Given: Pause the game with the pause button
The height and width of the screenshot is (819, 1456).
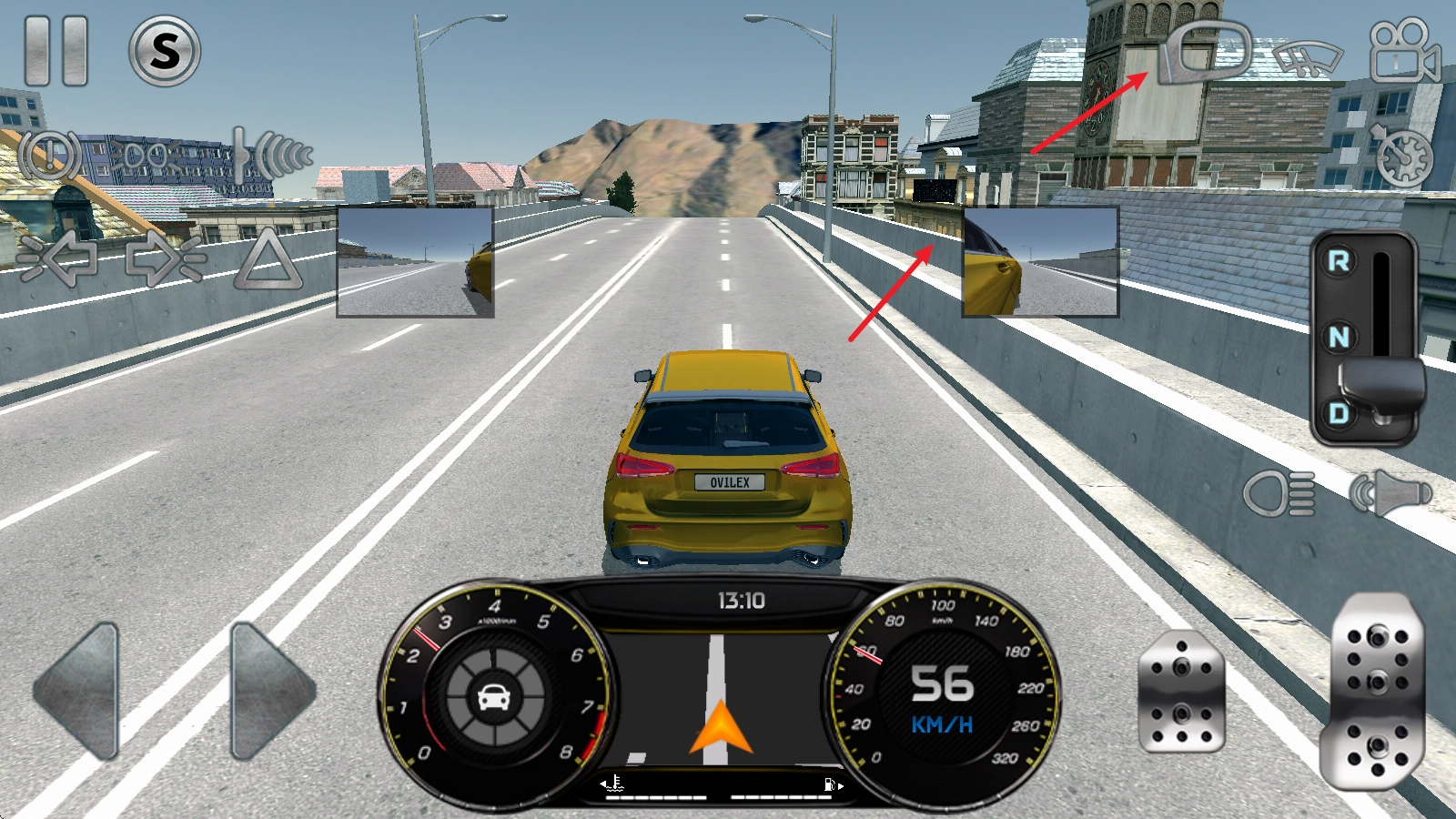Looking at the screenshot, I should pyautogui.click(x=56, y=50).
